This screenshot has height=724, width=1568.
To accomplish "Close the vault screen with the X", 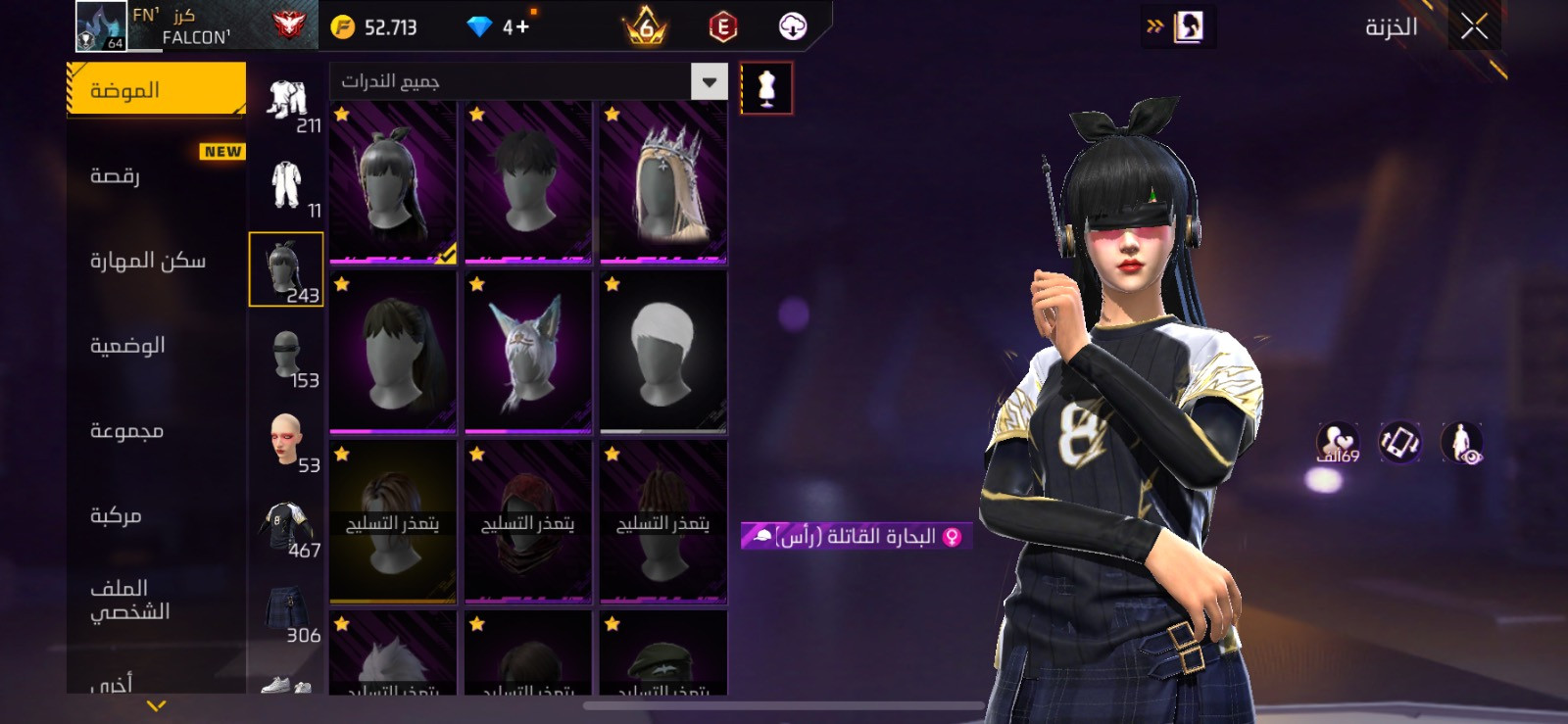I will pyautogui.click(x=1474, y=26).
